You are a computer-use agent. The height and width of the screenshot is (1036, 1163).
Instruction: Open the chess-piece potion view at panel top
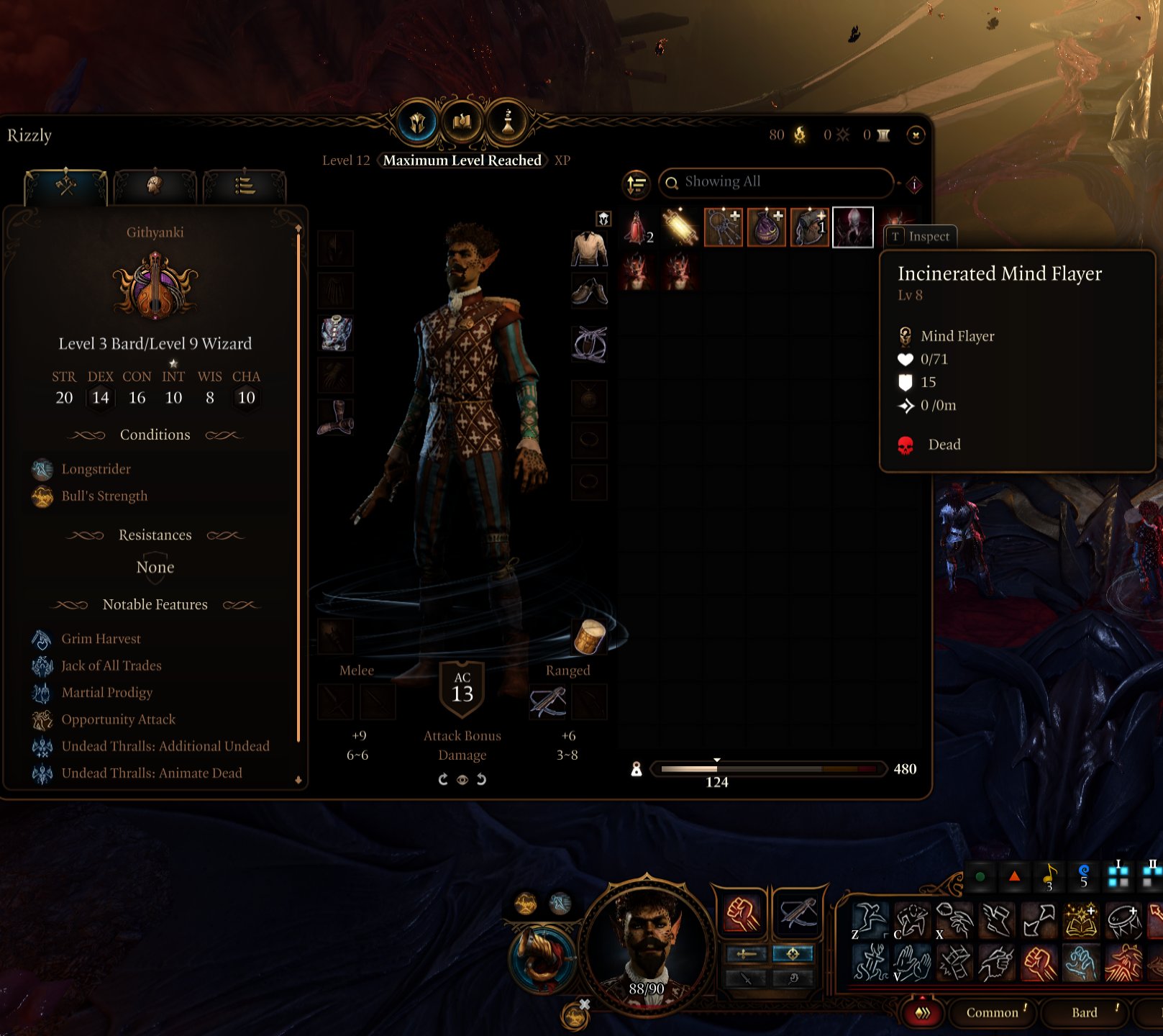(507, 122)
